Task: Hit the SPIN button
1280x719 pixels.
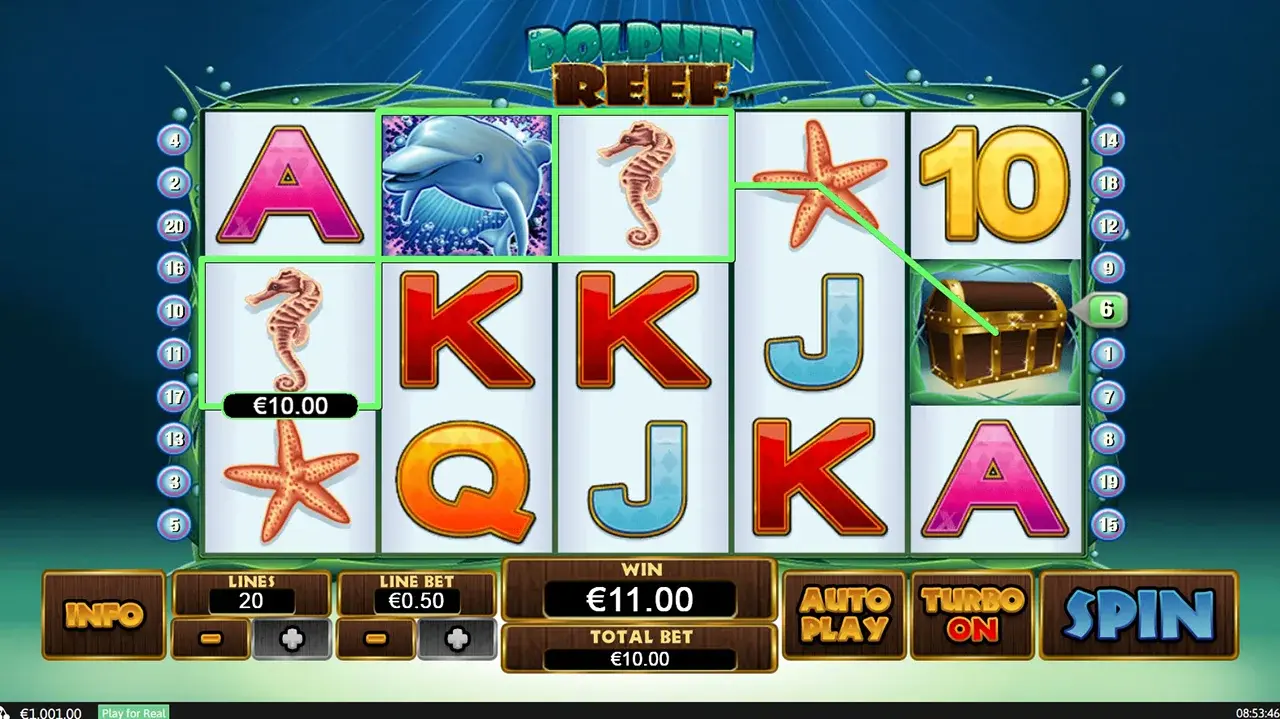Action: point(1138,614)
